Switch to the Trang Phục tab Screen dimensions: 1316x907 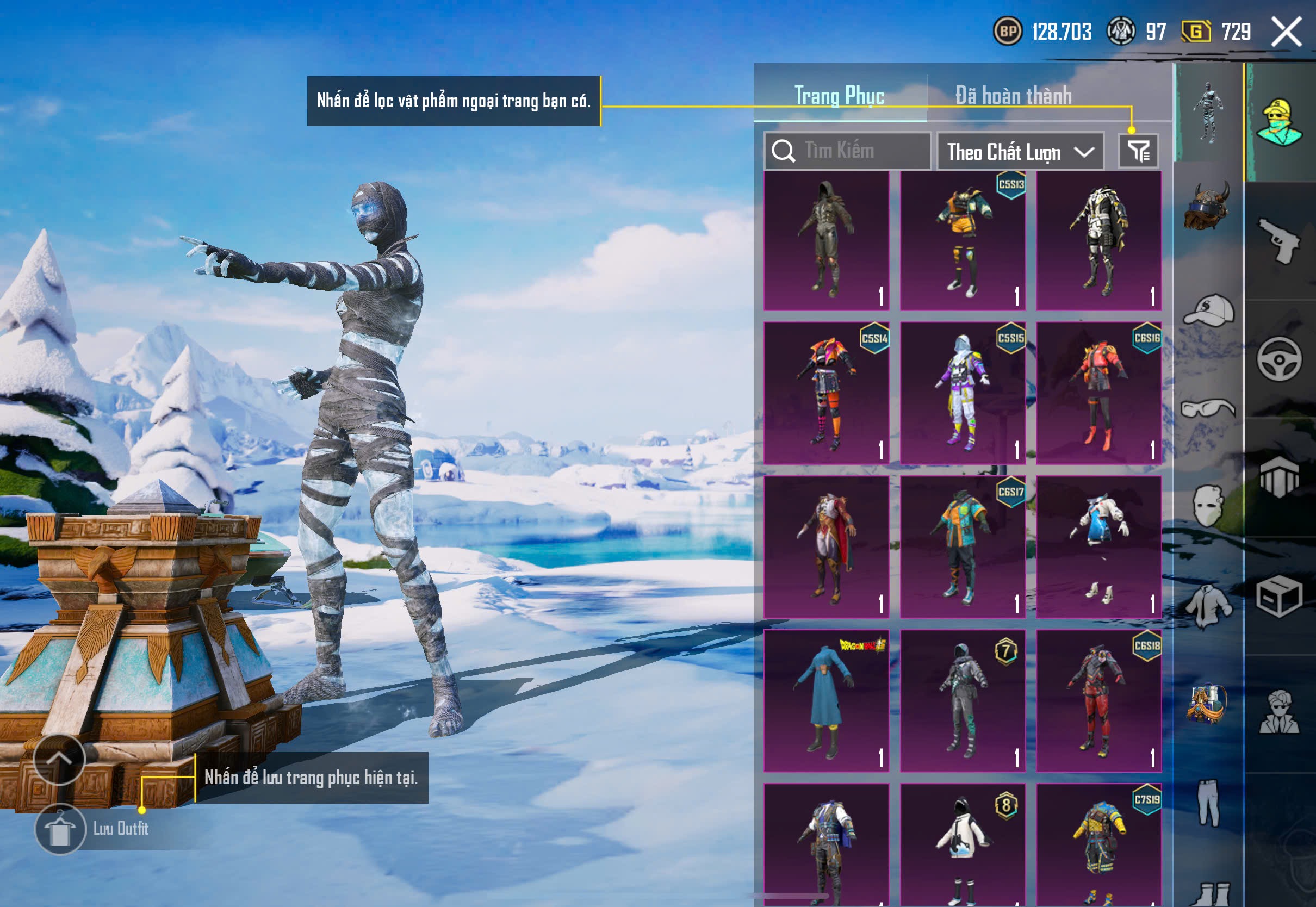pyautogui.click(x=839, y=95)
